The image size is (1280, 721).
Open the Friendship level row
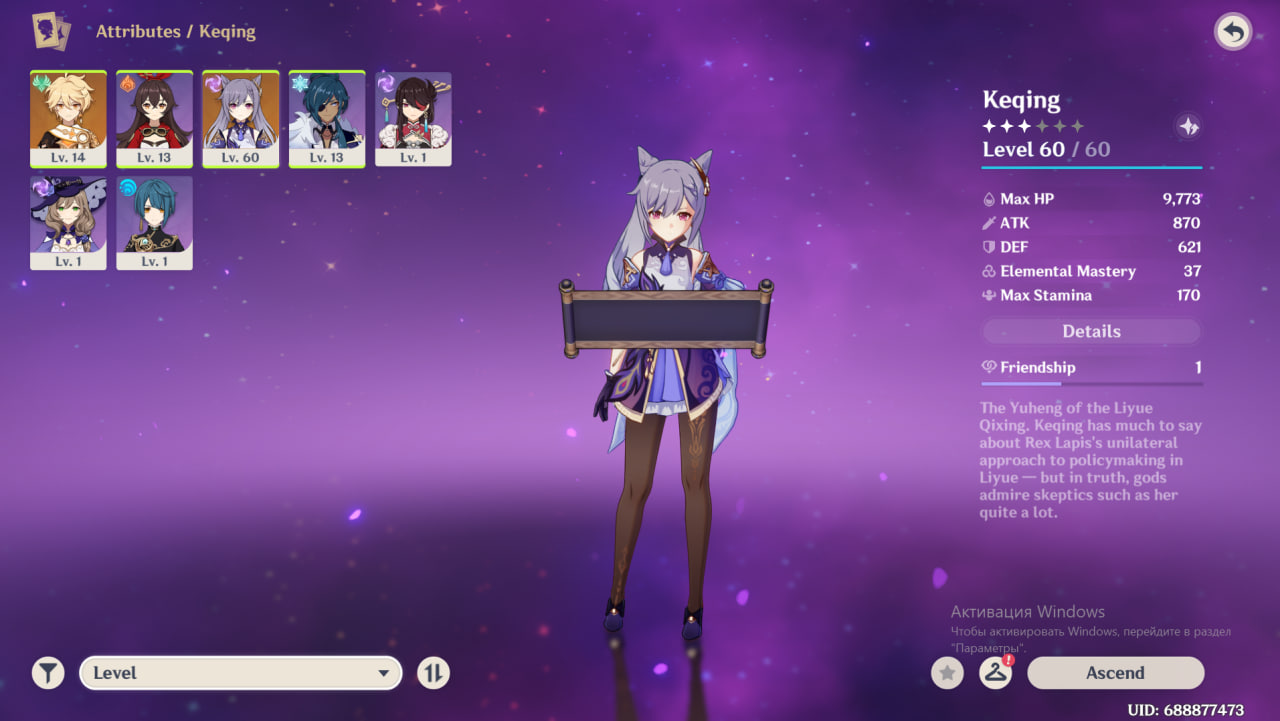click(x=1091, y=368)
